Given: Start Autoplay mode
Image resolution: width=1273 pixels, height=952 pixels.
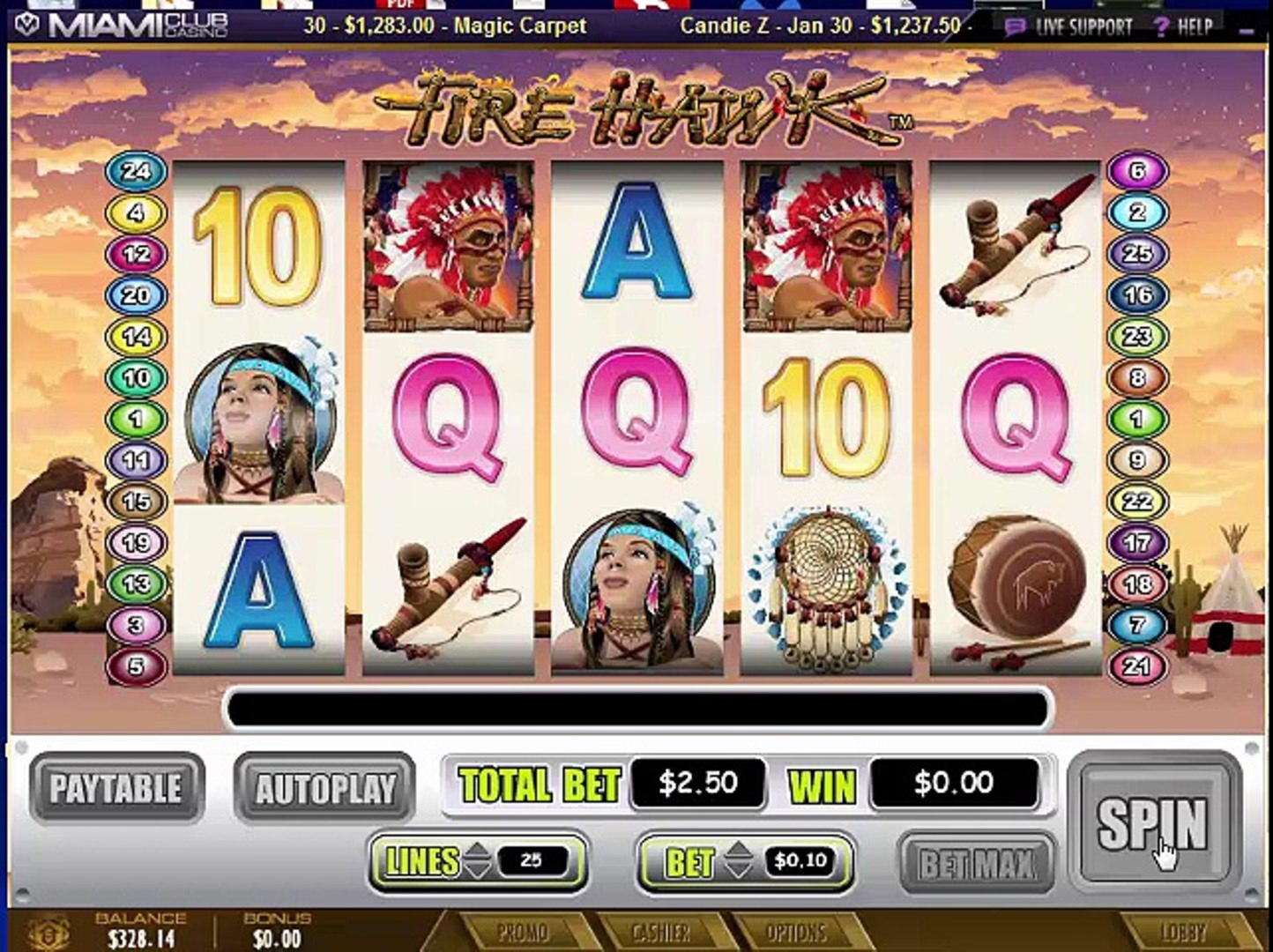Looking at the screenshot, I should pos(324,788).
